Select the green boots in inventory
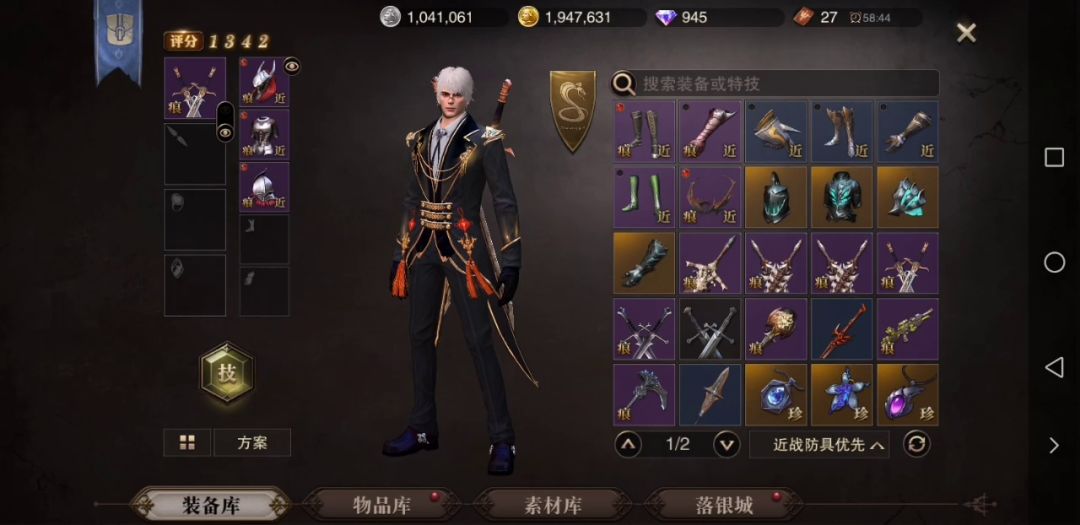1080x525 pixels. click(644, 196)
